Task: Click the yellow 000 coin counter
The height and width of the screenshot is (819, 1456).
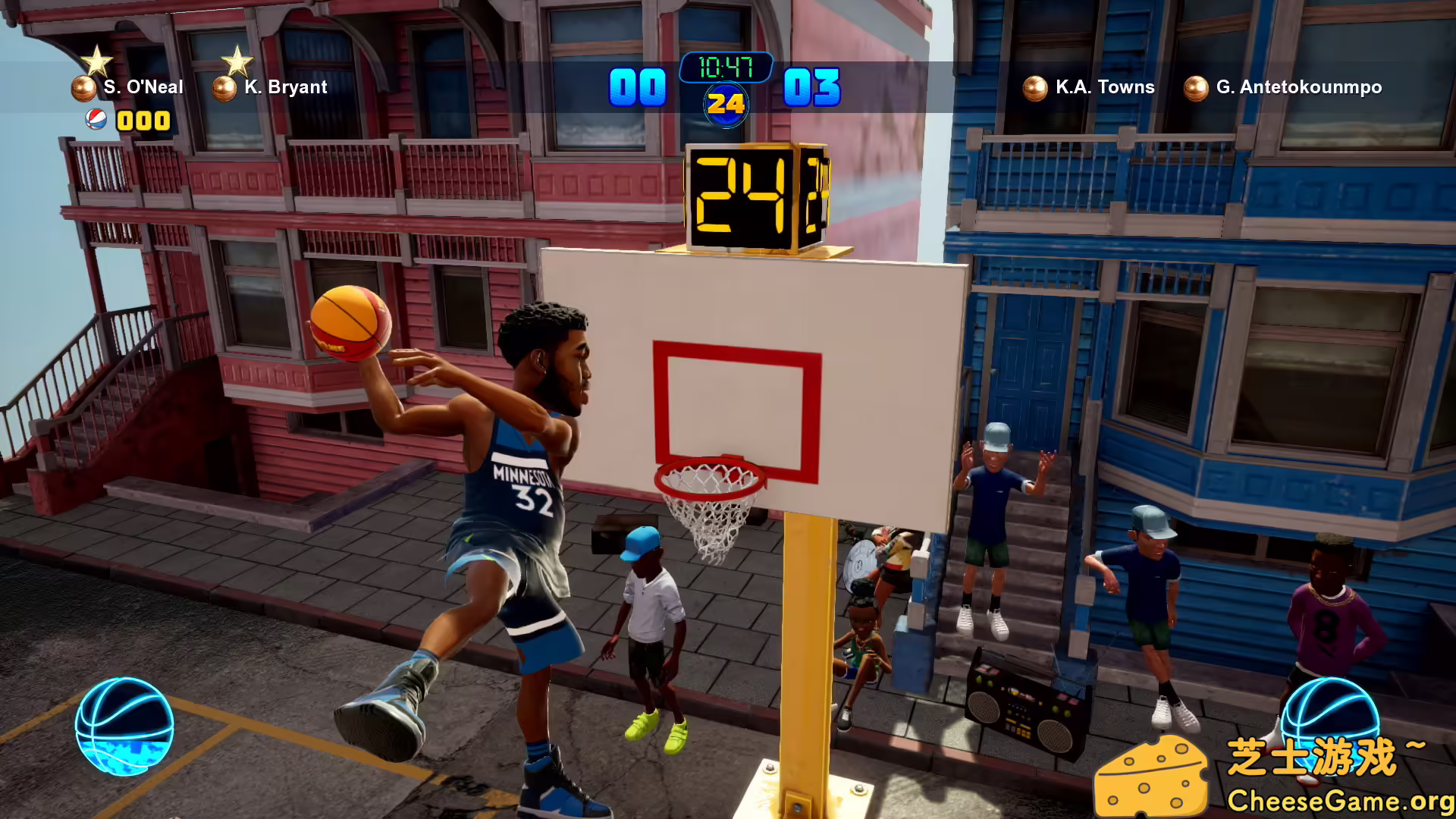Action: pyautogui.click(x=144, y=120)
